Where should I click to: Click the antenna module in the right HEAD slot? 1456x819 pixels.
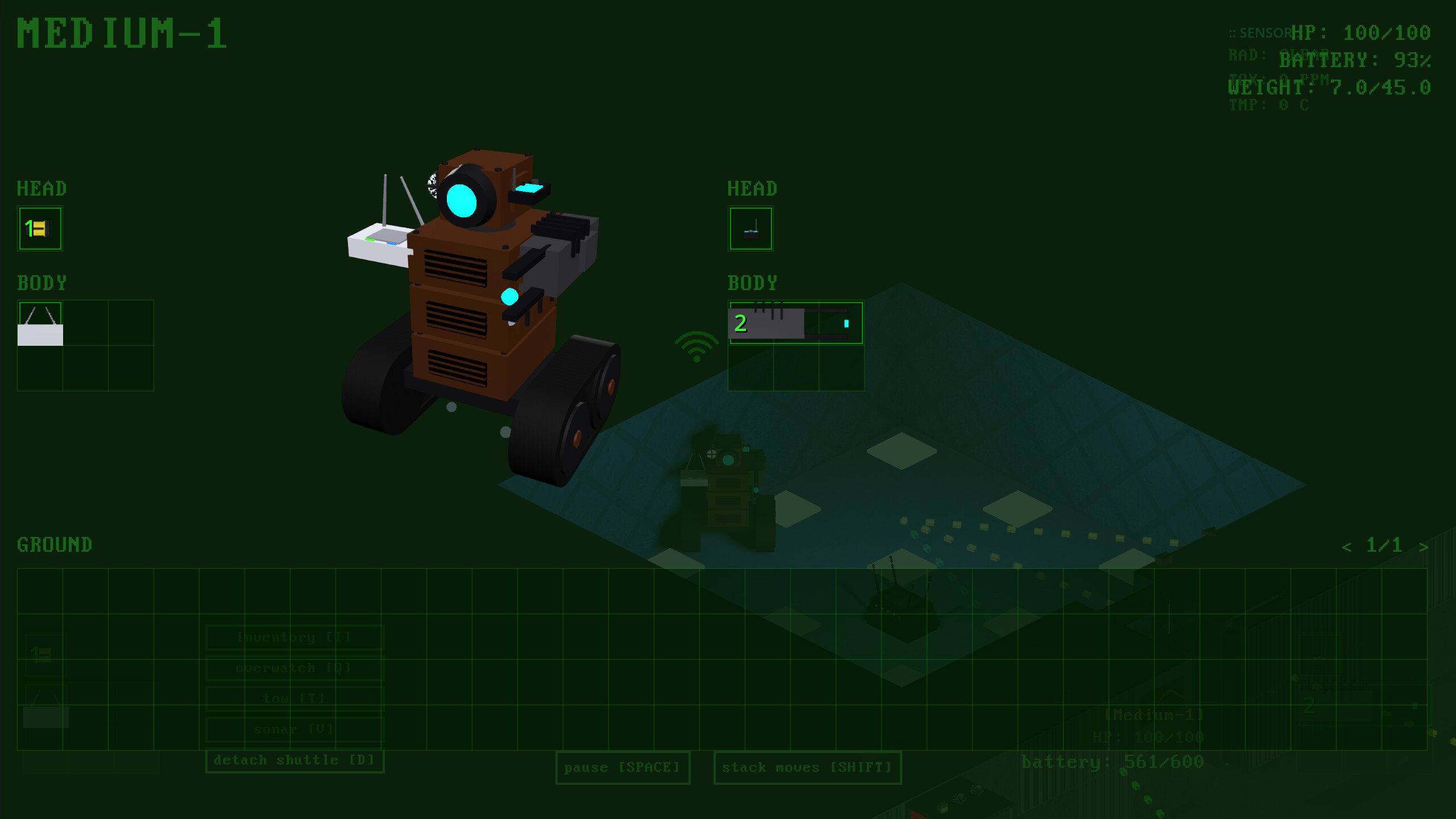pos(750,229)
